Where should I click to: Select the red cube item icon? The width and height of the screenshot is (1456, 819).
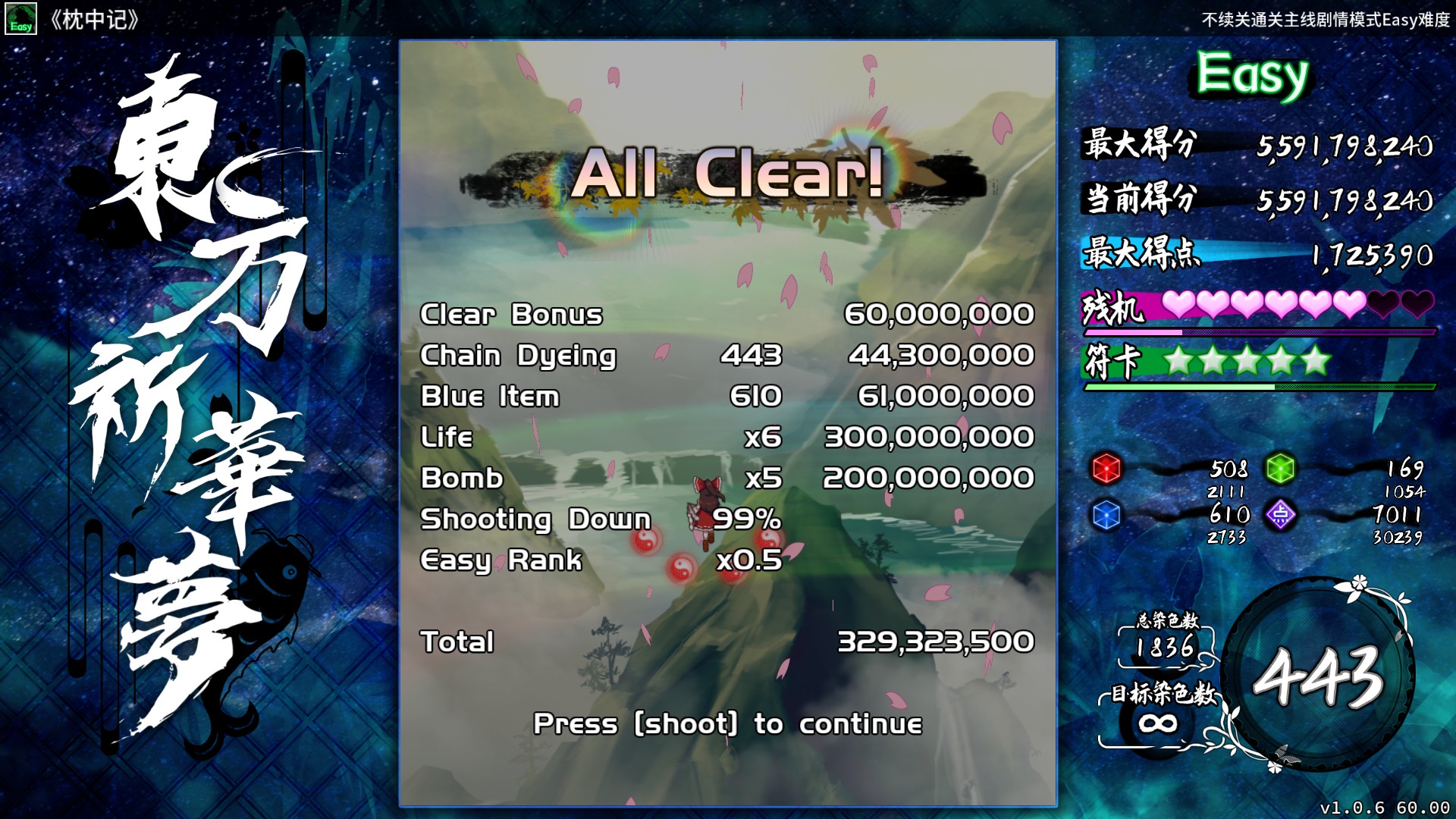point(1106,468)
